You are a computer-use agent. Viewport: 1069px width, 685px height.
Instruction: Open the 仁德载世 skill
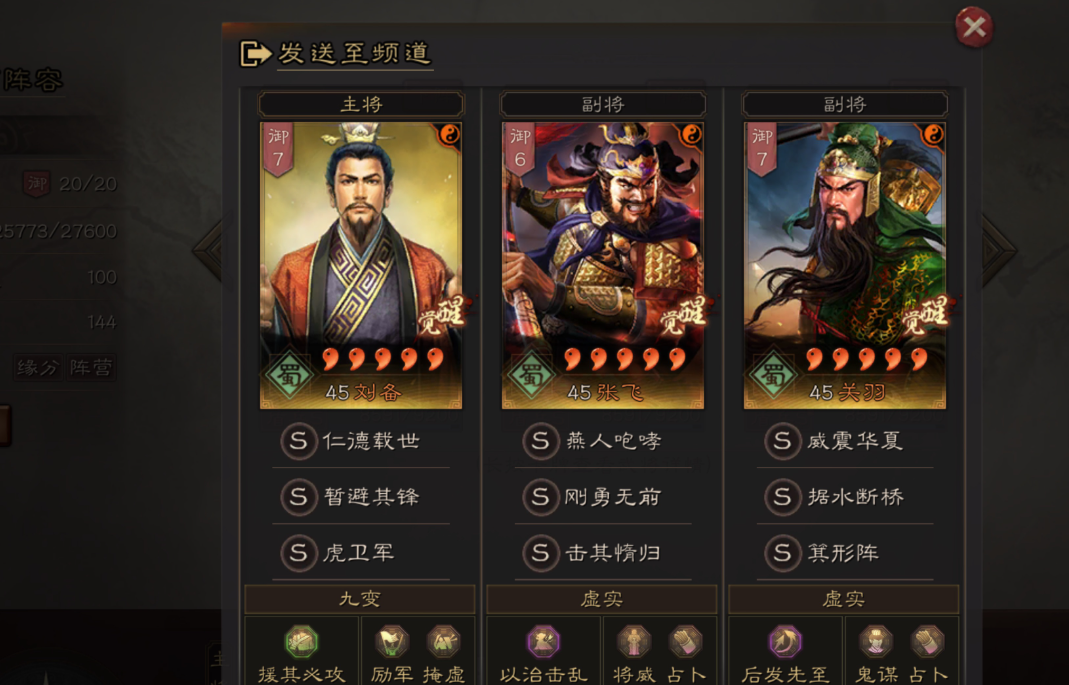pos(361,441)
